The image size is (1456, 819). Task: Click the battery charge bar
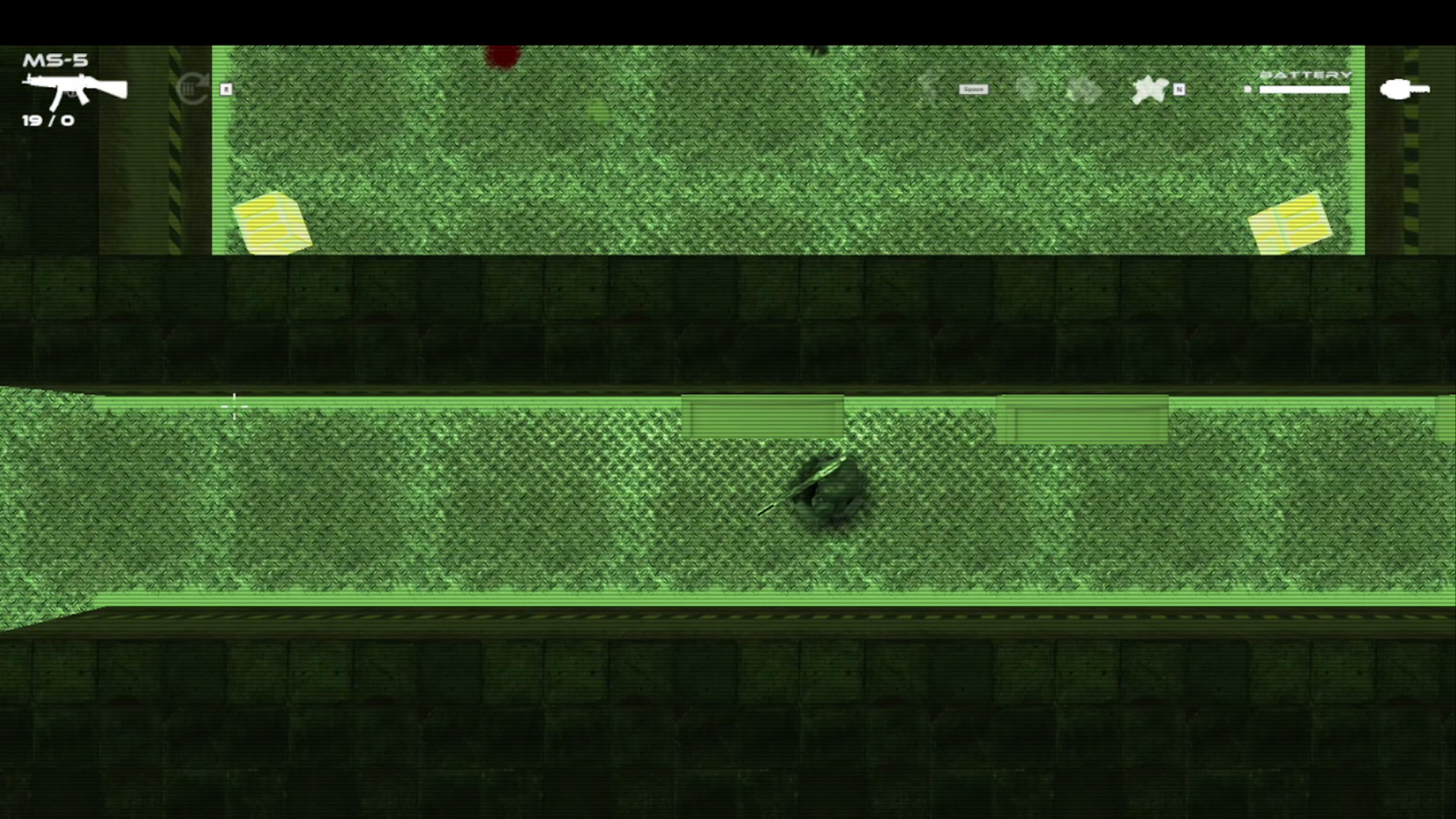tap(1305, 89)
